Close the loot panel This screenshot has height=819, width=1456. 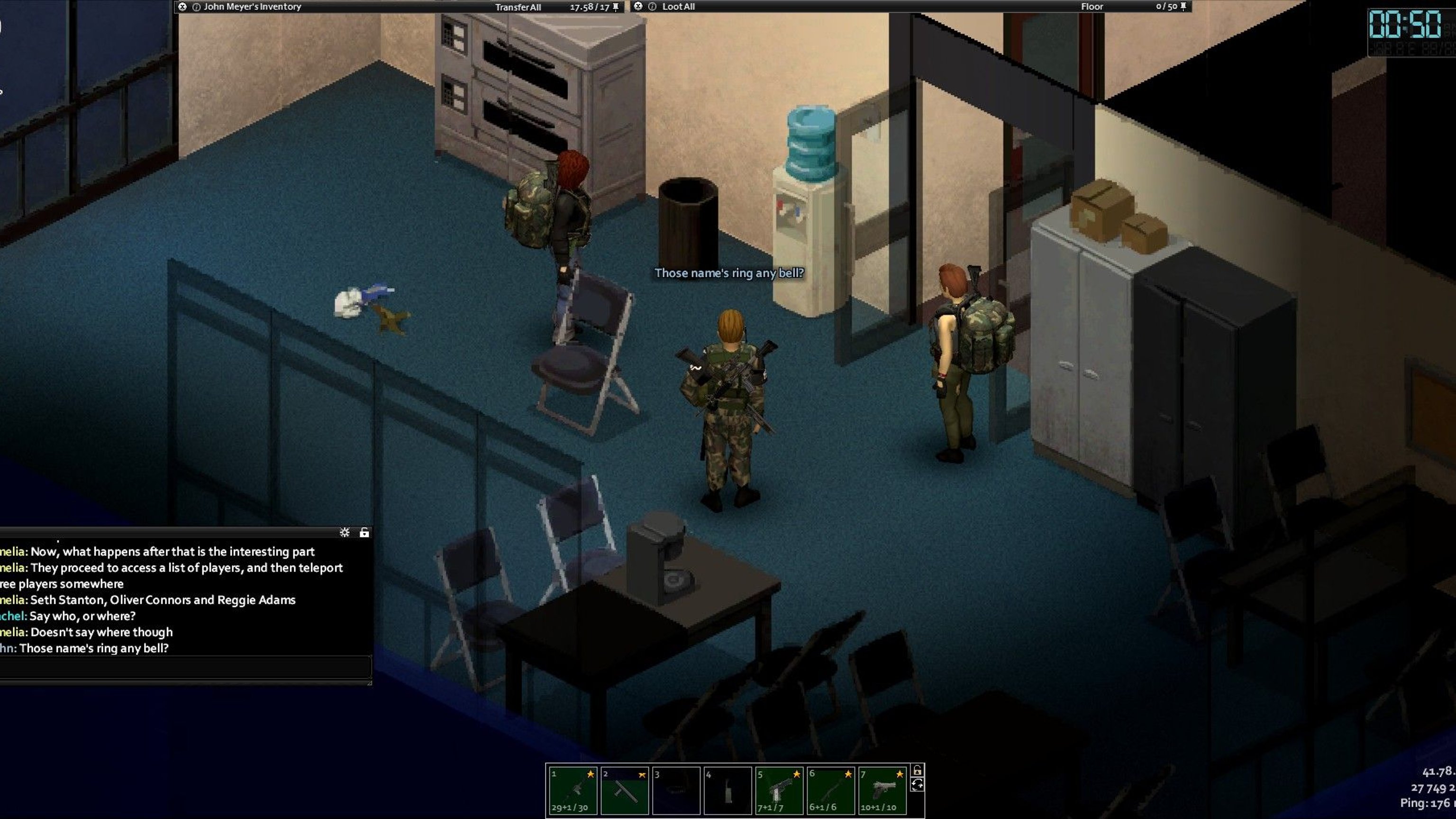[638, 6]
